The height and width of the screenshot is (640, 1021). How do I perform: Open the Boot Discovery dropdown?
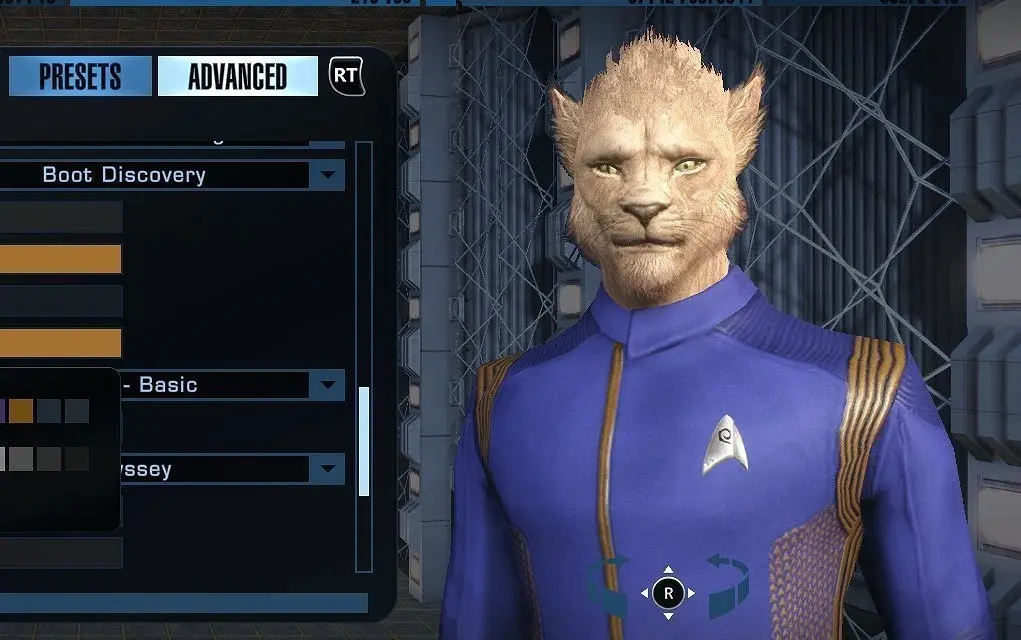(x=326, y=175)
